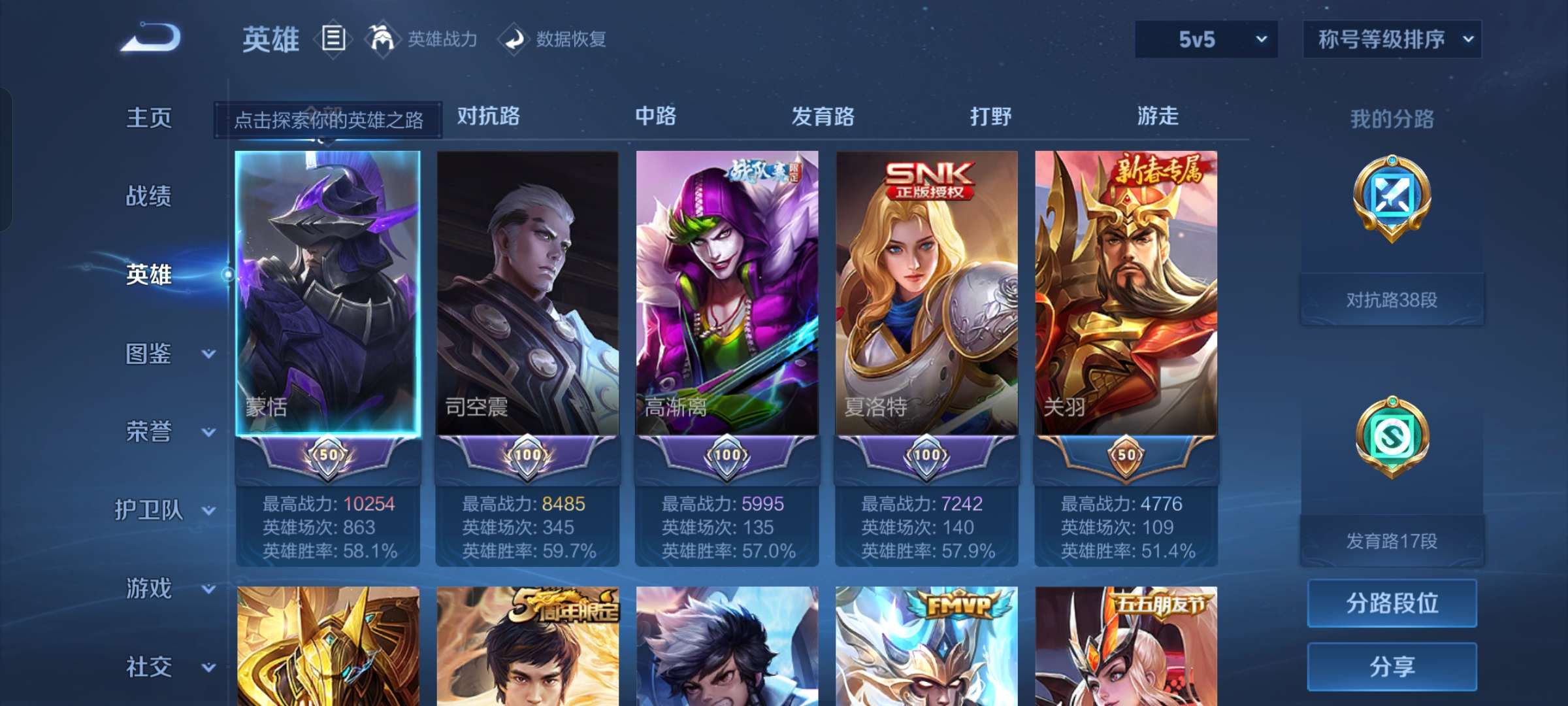Open the hero list icon beside 英雄 title
This screenshot has width=1568, height=706.
tap(333, 39)
